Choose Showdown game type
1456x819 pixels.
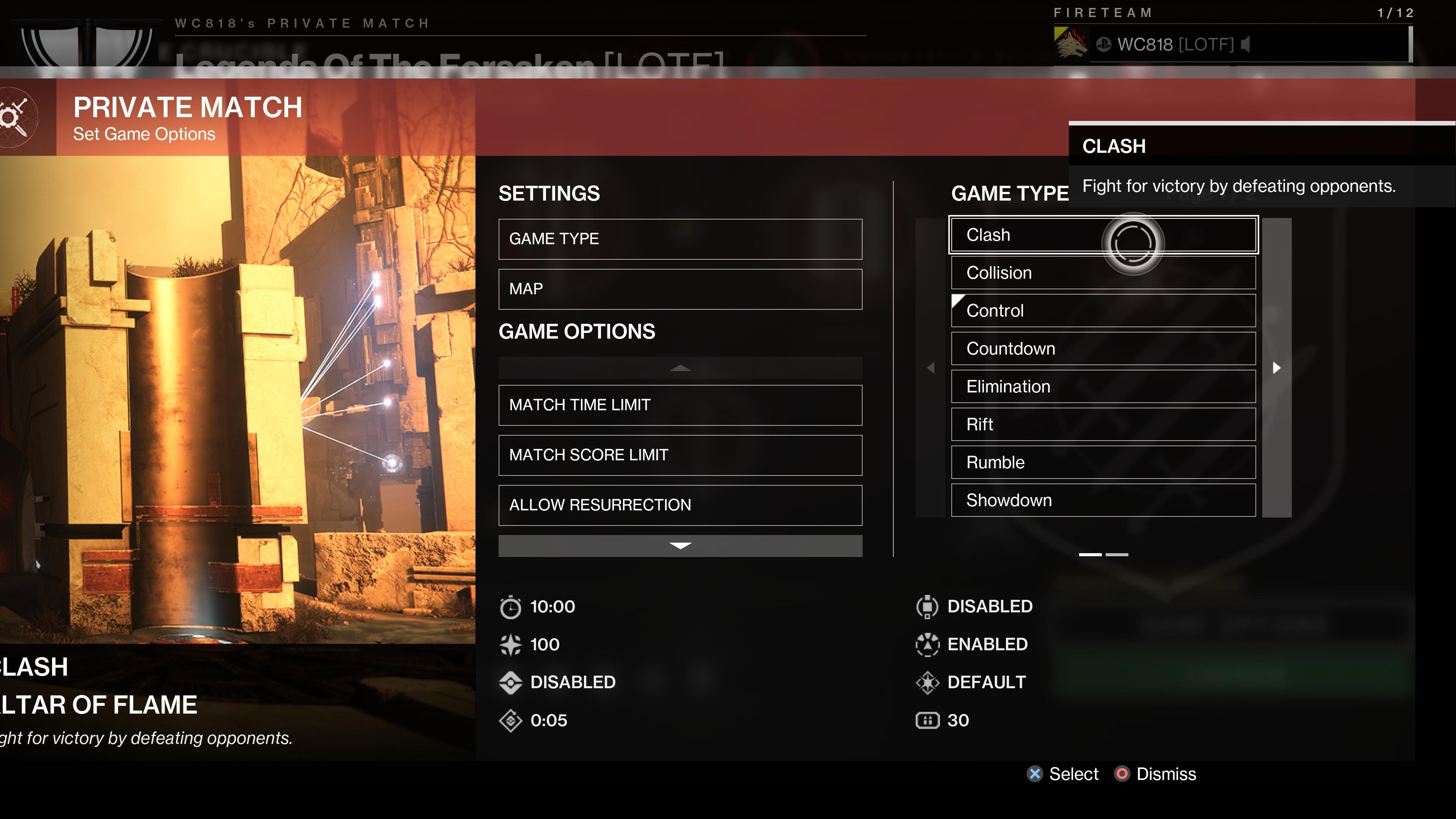point(1103,500)
